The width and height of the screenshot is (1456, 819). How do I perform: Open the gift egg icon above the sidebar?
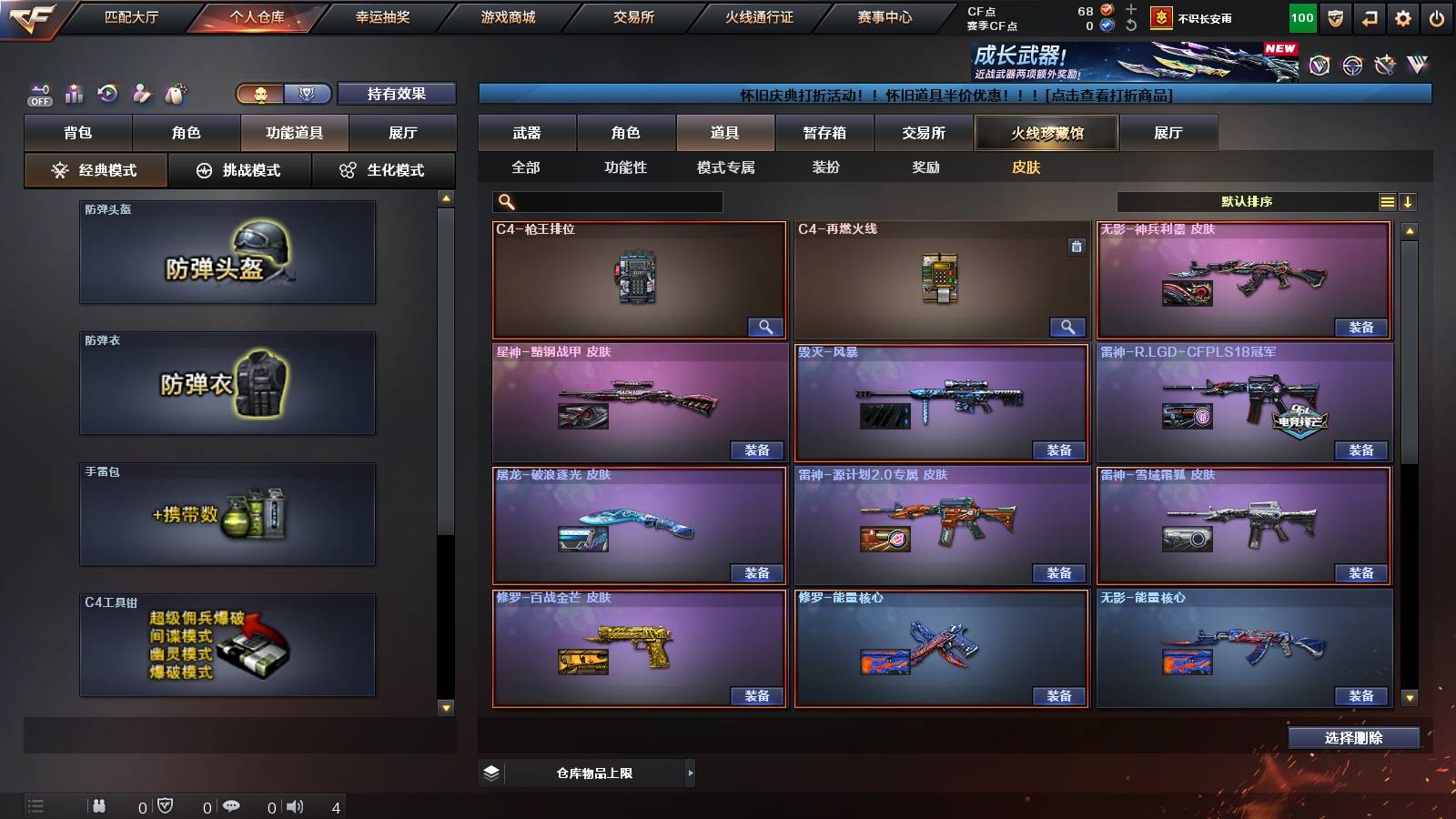[175, 92]
